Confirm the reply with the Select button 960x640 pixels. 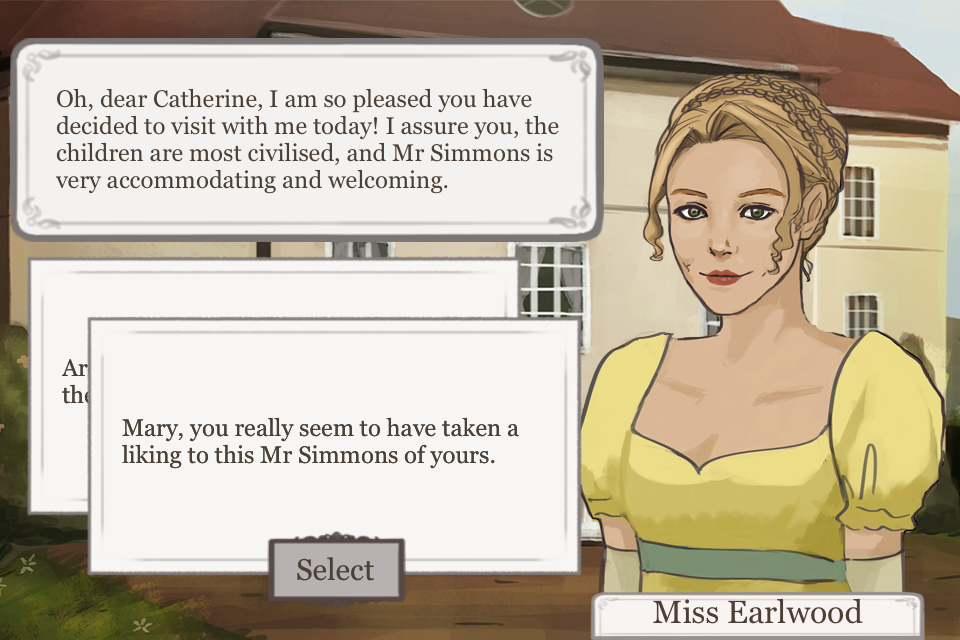pos(336,570)
